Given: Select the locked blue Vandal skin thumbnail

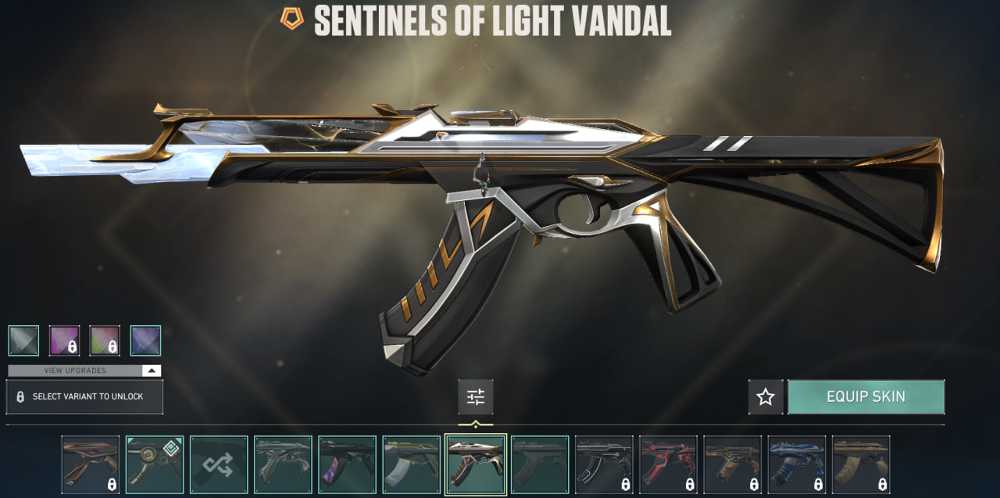Looking at the screenshot, I should [796, 465].
